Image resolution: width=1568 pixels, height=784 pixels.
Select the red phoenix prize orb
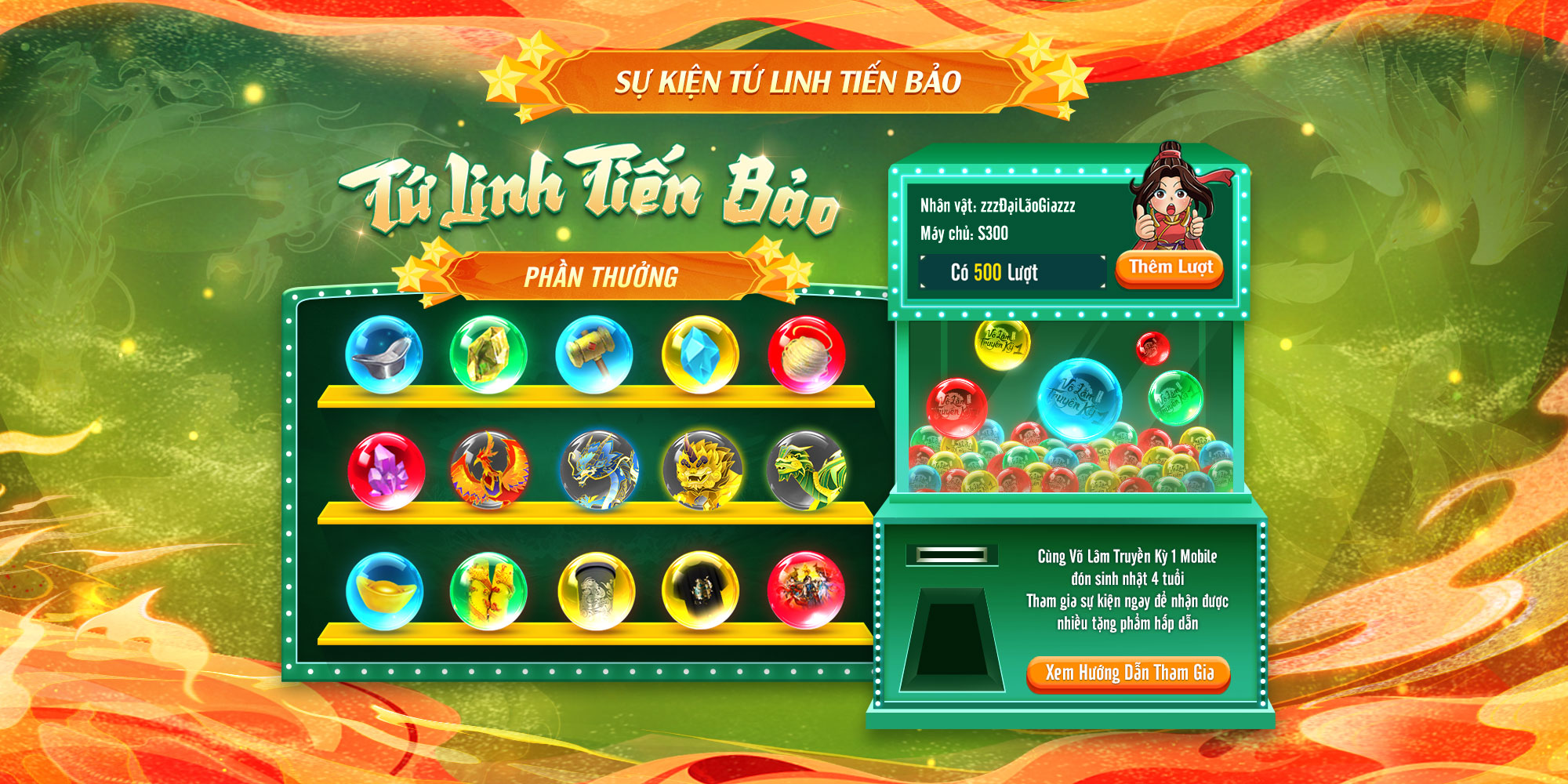(489, 470)
